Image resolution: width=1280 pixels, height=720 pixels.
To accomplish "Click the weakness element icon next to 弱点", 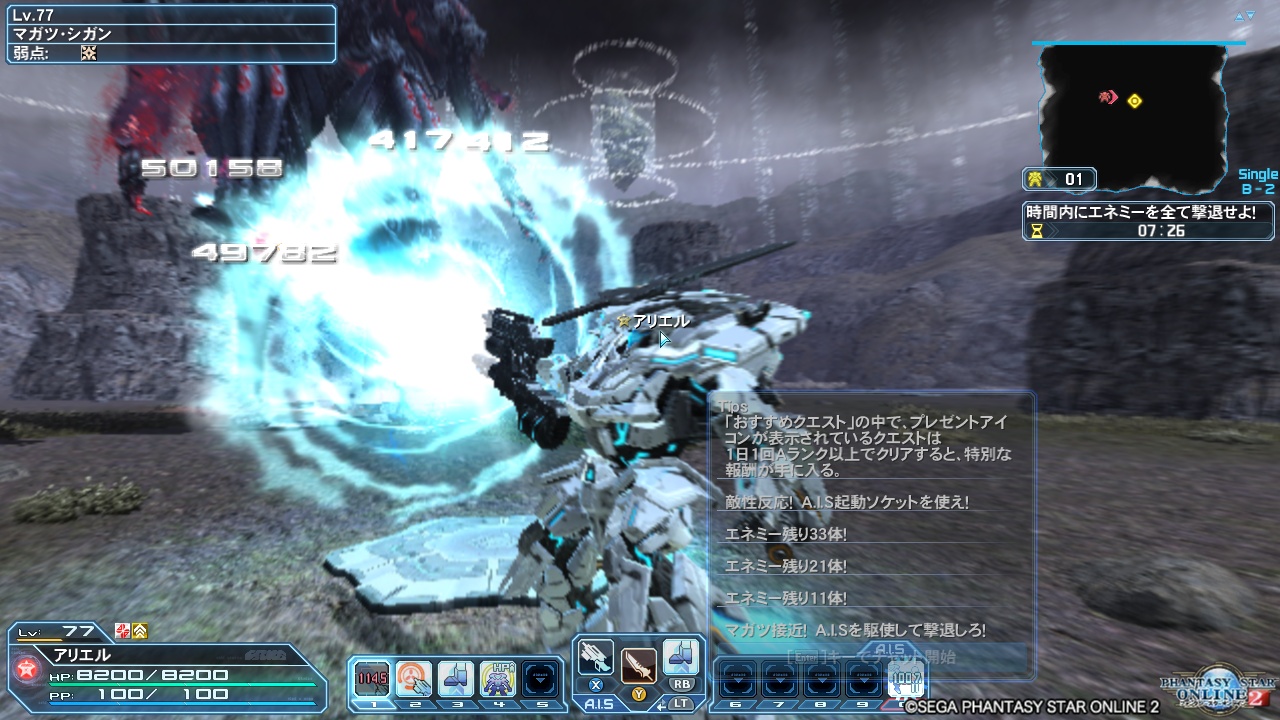I will coord(88,52).
